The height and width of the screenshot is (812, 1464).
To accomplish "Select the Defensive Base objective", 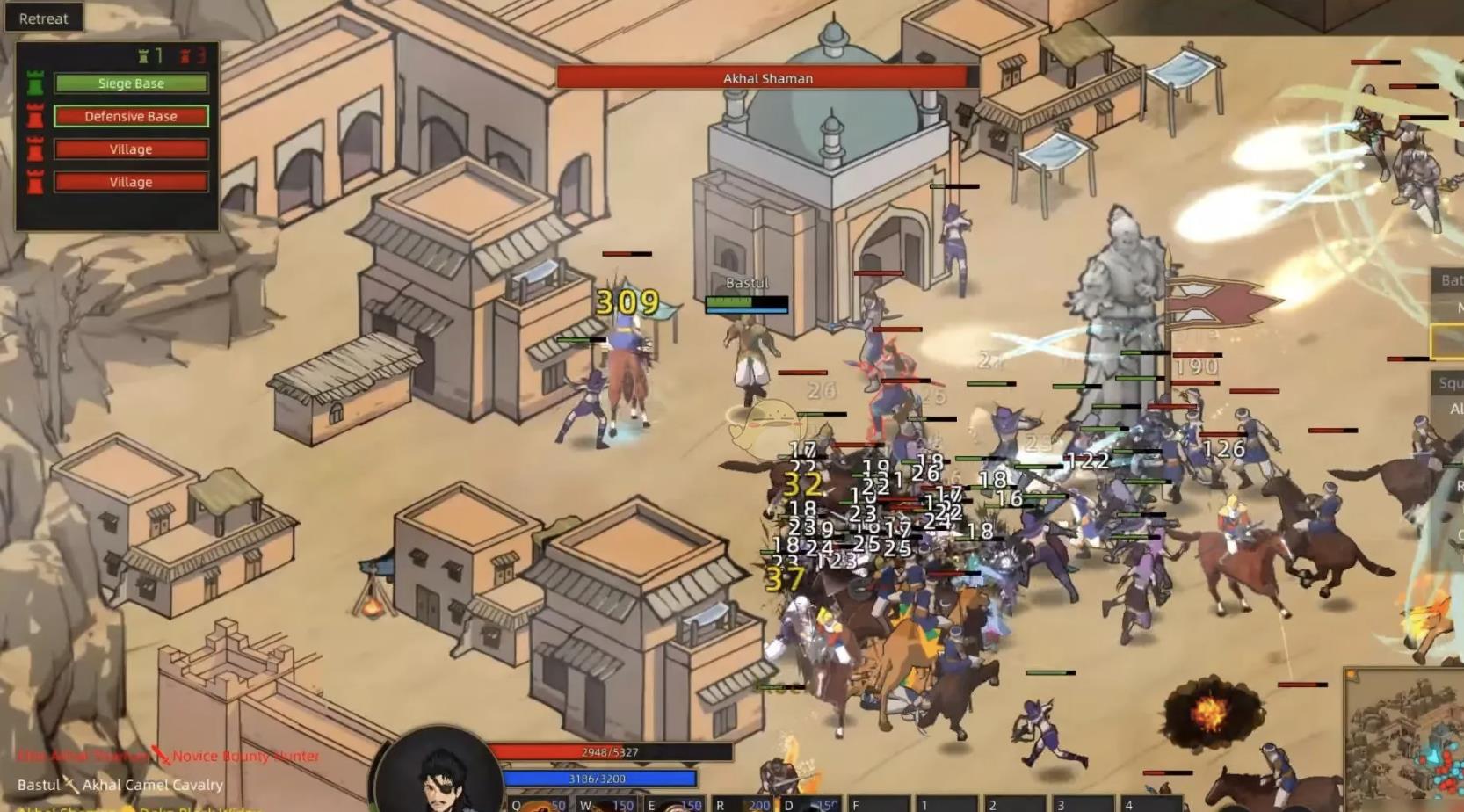I will pyautogui.click(x=131, y=116).
